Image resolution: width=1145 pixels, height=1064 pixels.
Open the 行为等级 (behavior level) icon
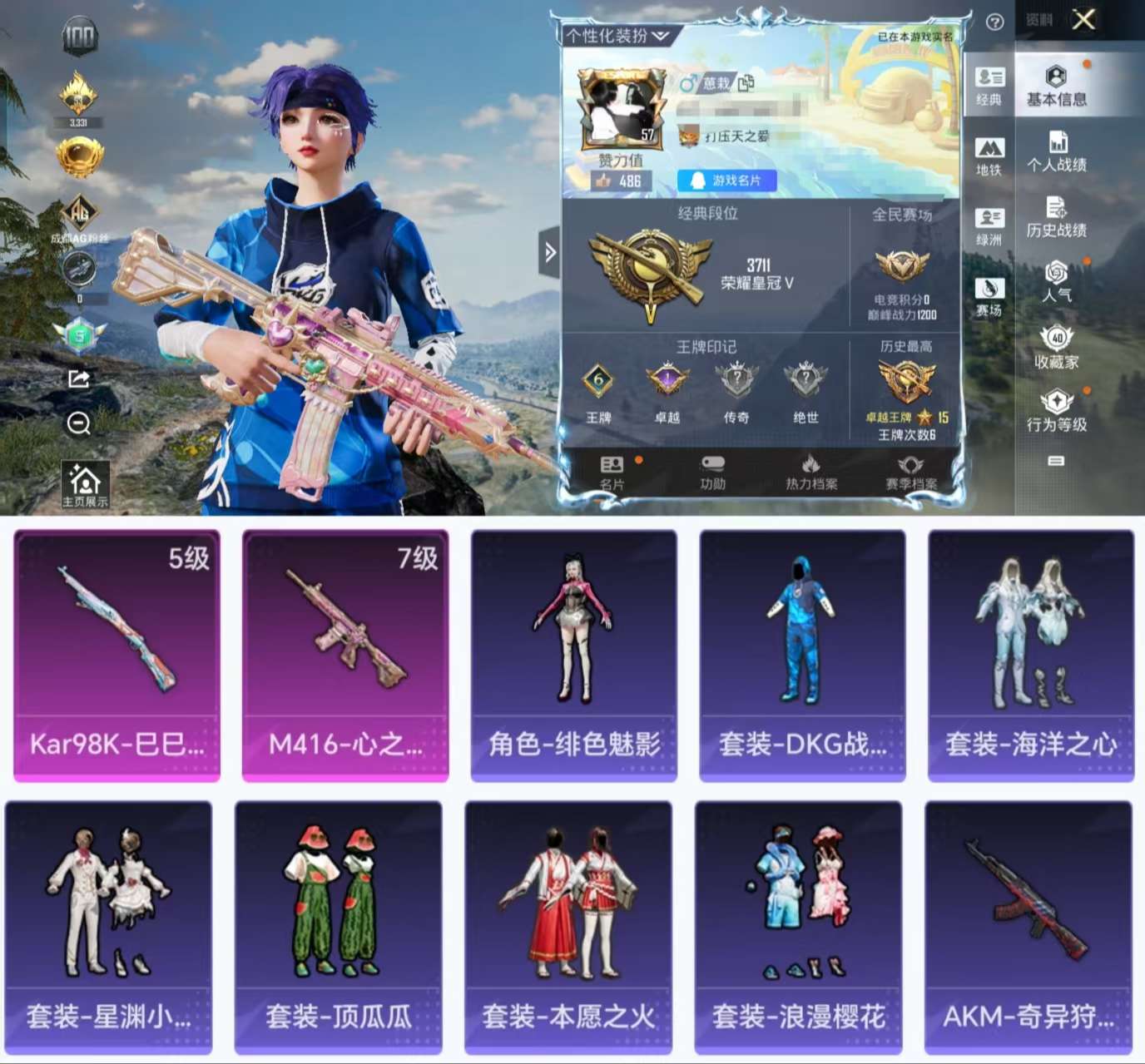pyautogui.click(x=1057, y=403)
